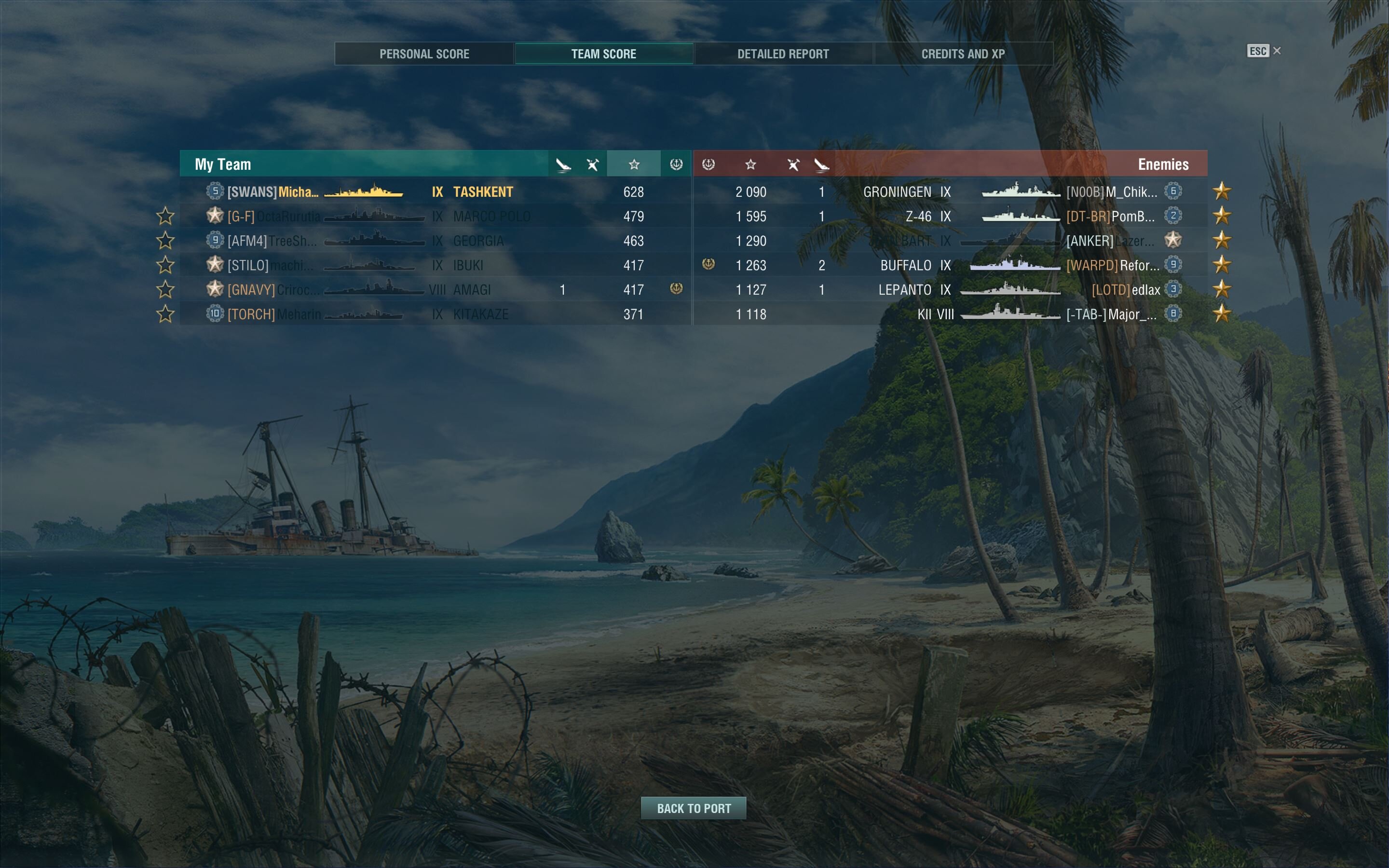The height and width of the screenshot is (868, 1389).
Task: Close the results screen with the X
Action: click(1277, 51)
